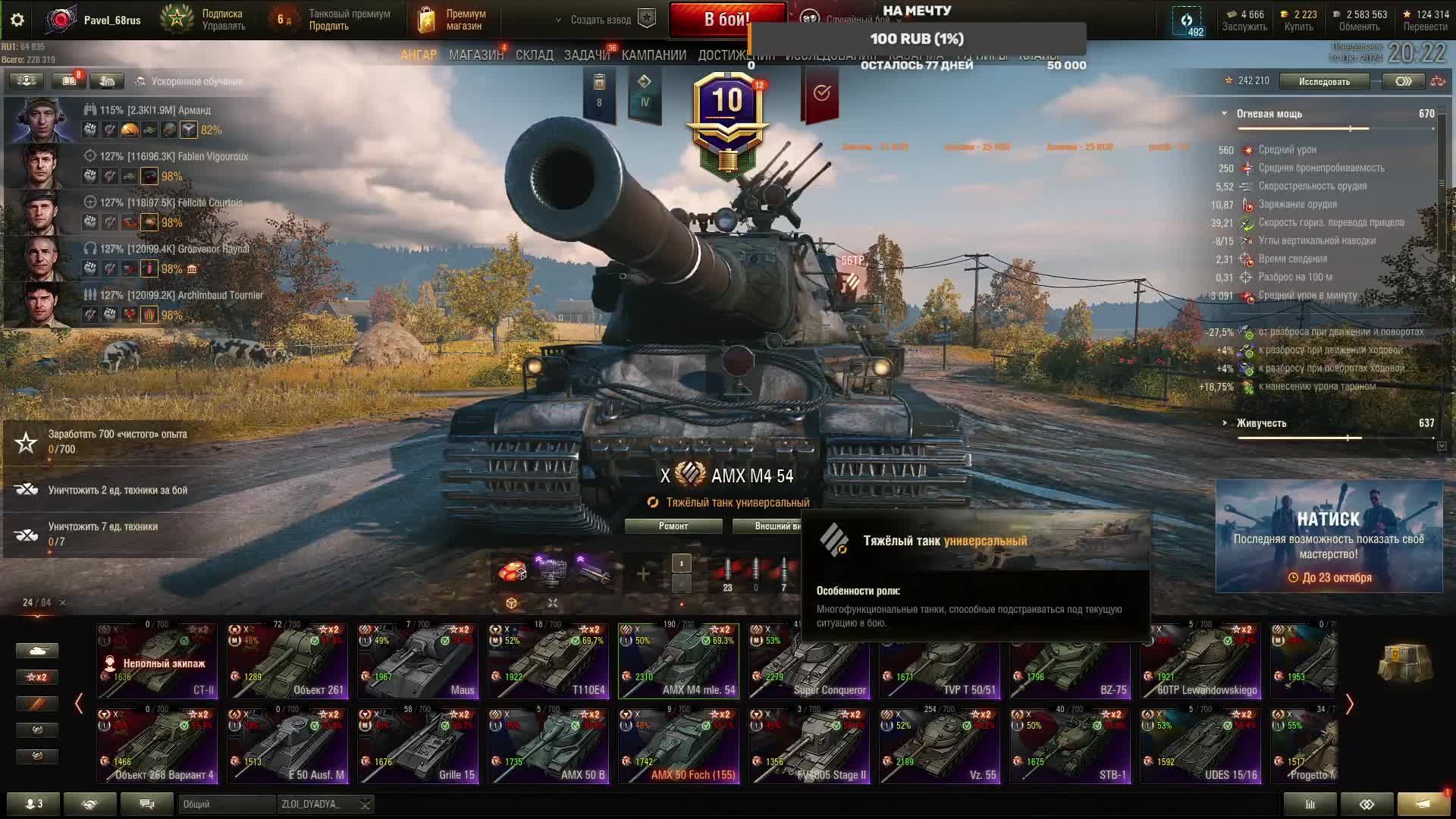Click the Ремонт button

pyautogui.click(x=673, y=526)
